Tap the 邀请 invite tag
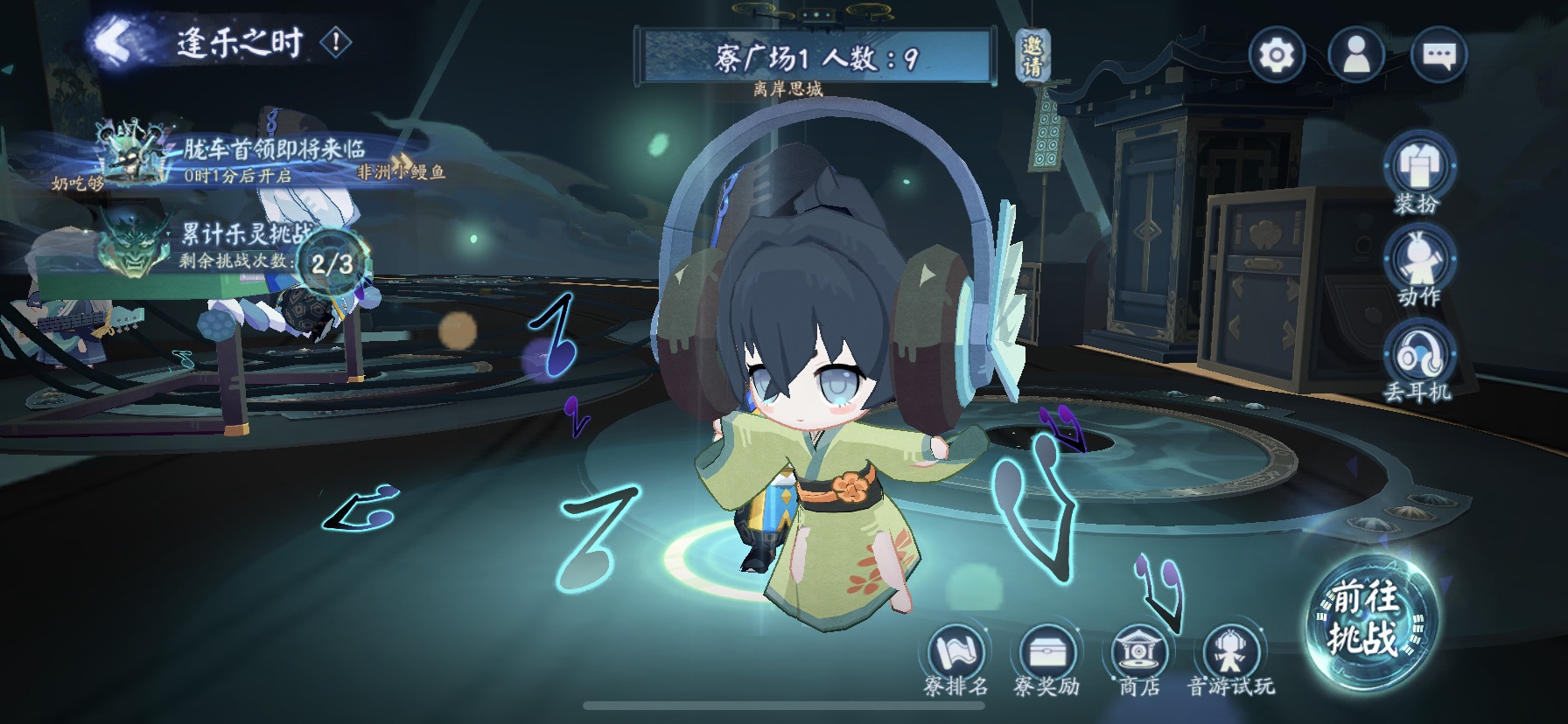 pyautogui.click(x=1033, y=55)
